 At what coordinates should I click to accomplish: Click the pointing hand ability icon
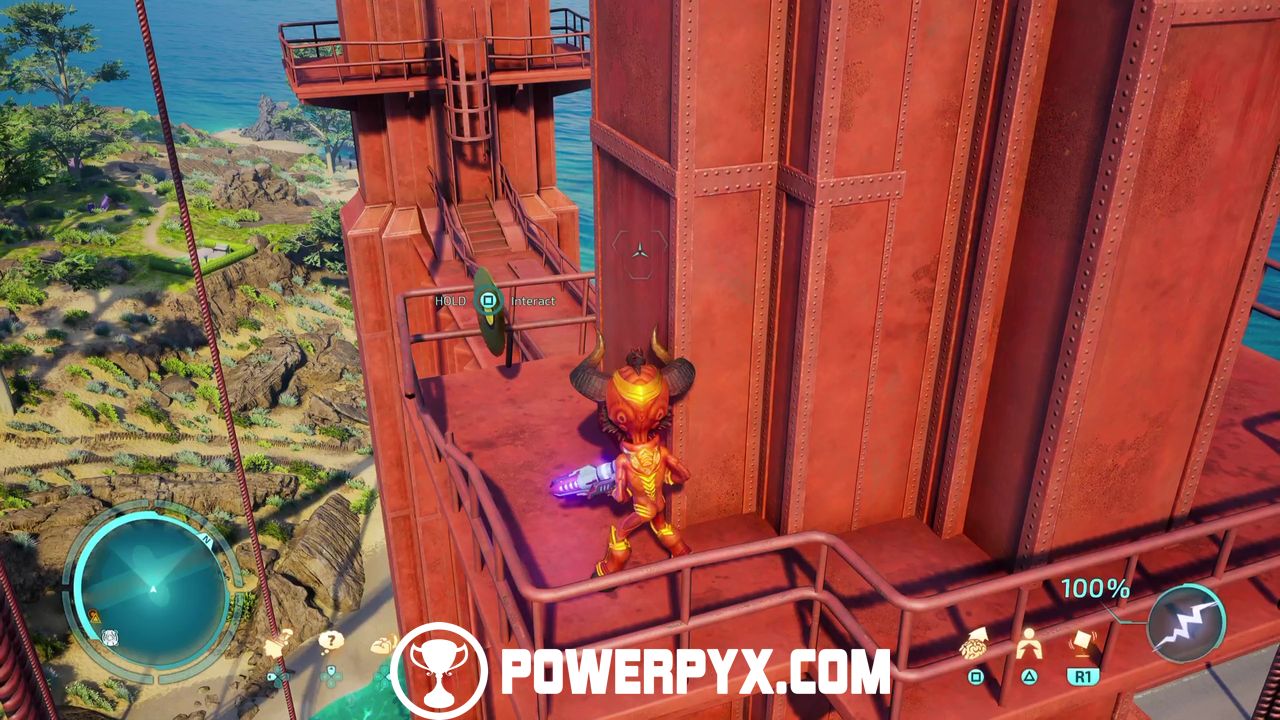pos(277,643)
